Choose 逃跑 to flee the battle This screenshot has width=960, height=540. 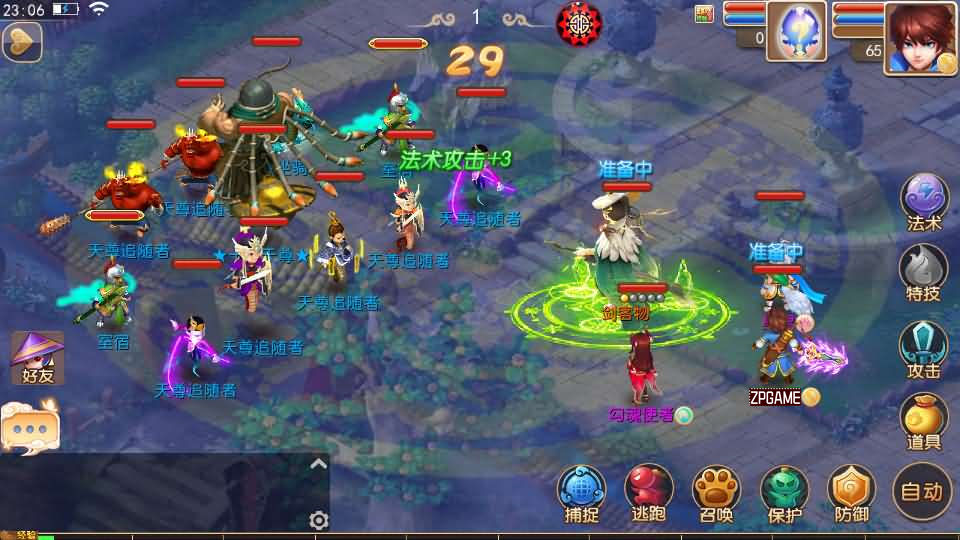click(x=649, y=493)
